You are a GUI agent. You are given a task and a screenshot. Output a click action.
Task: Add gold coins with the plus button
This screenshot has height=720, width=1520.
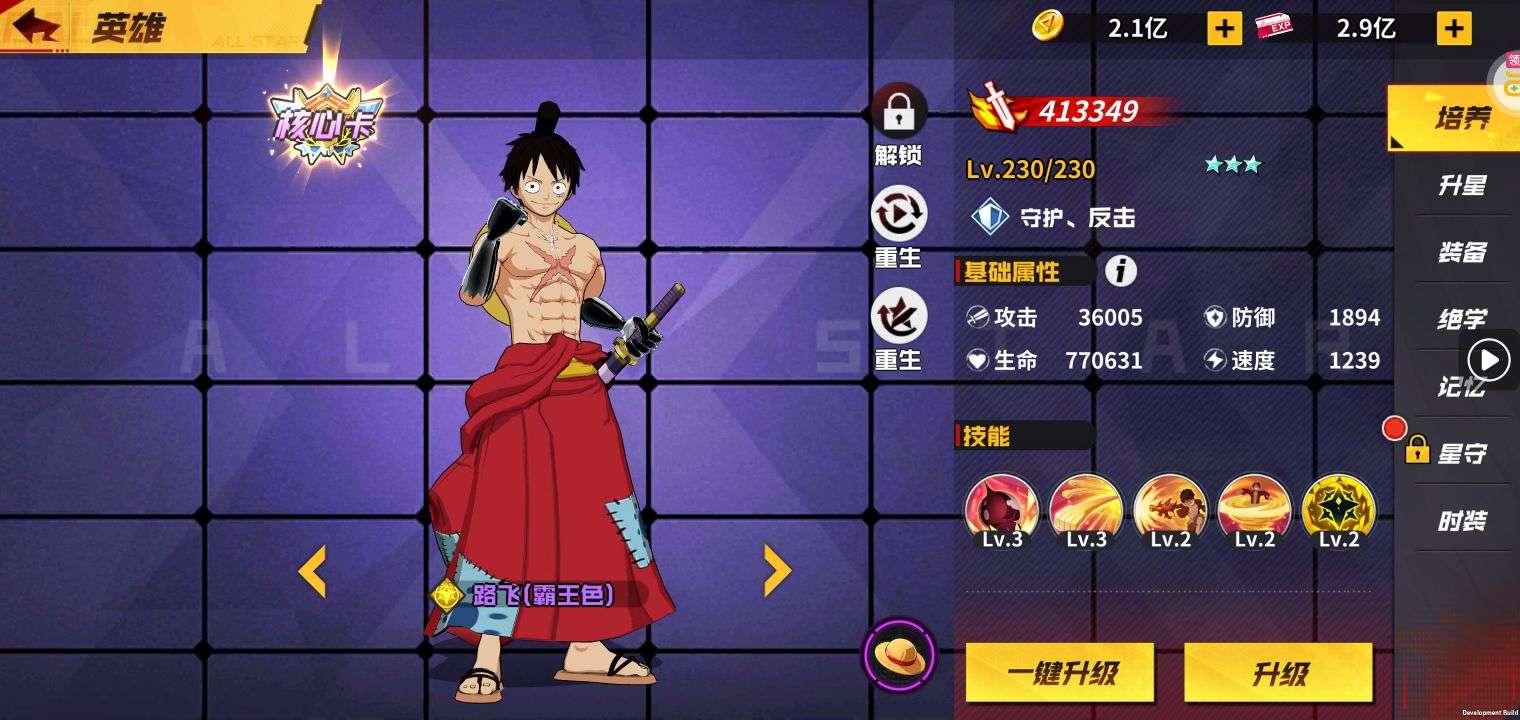pos(1224,28)
